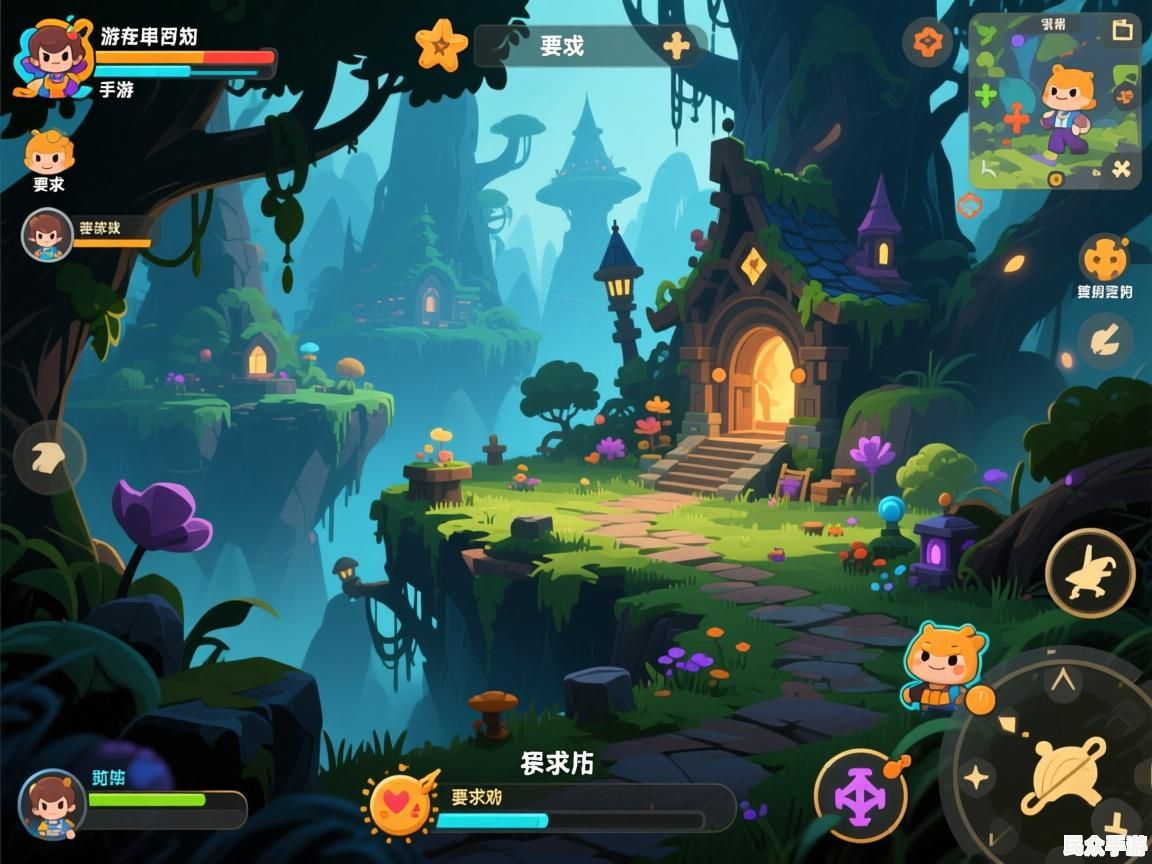Select the bottom-left companion portrait
The width and height of the screenshot is (1152, 864).
[51, 804]
